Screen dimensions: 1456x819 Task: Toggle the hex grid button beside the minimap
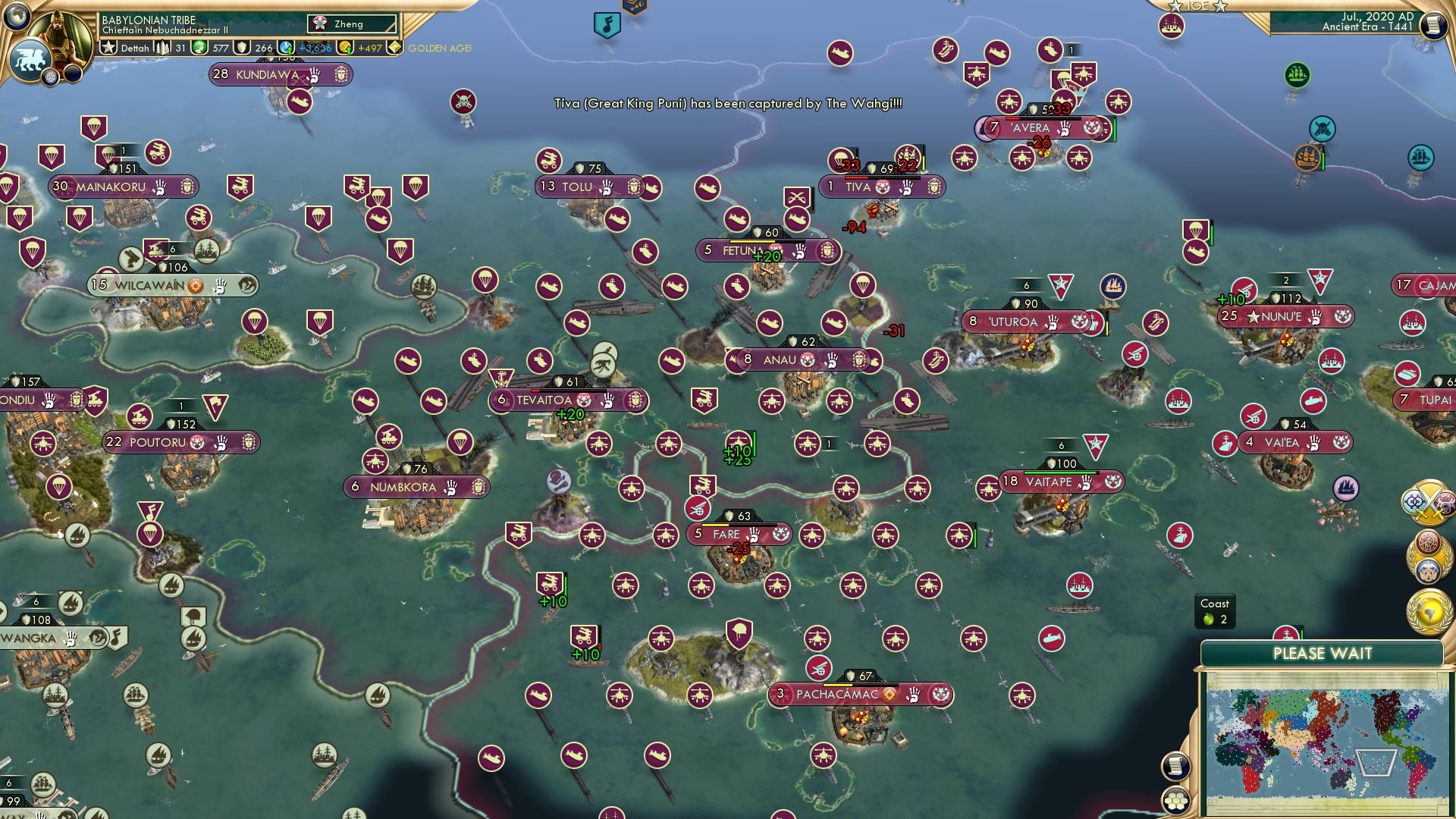point(1175,800)
